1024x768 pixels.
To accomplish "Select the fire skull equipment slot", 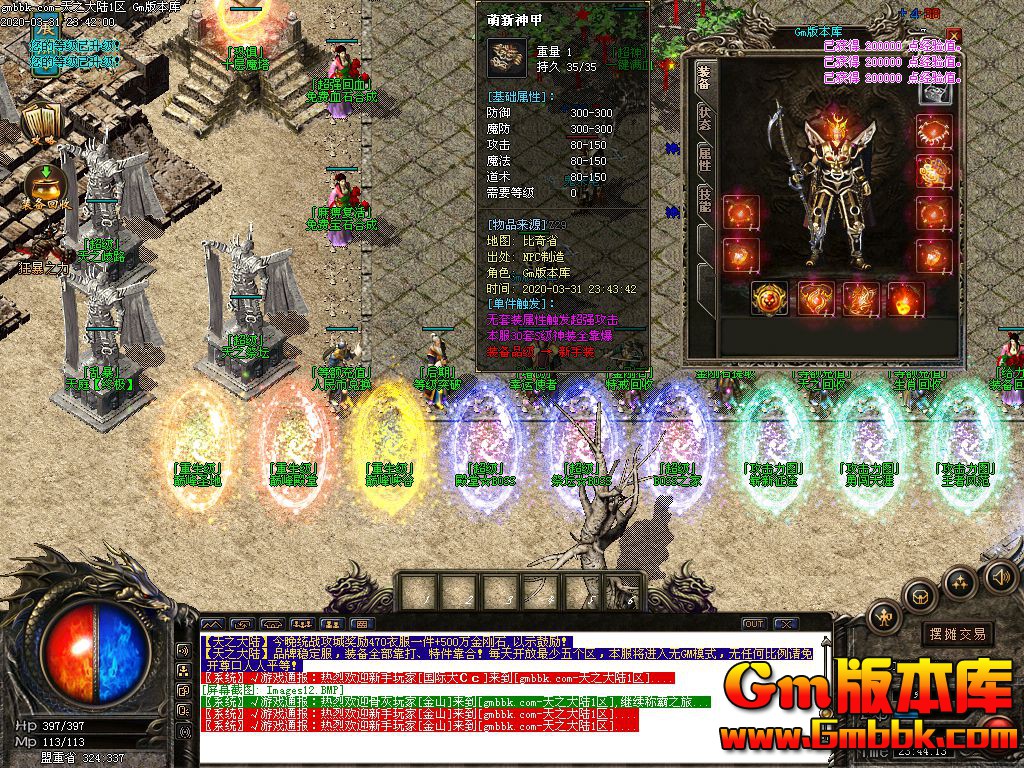I will [x=906, y=298].
